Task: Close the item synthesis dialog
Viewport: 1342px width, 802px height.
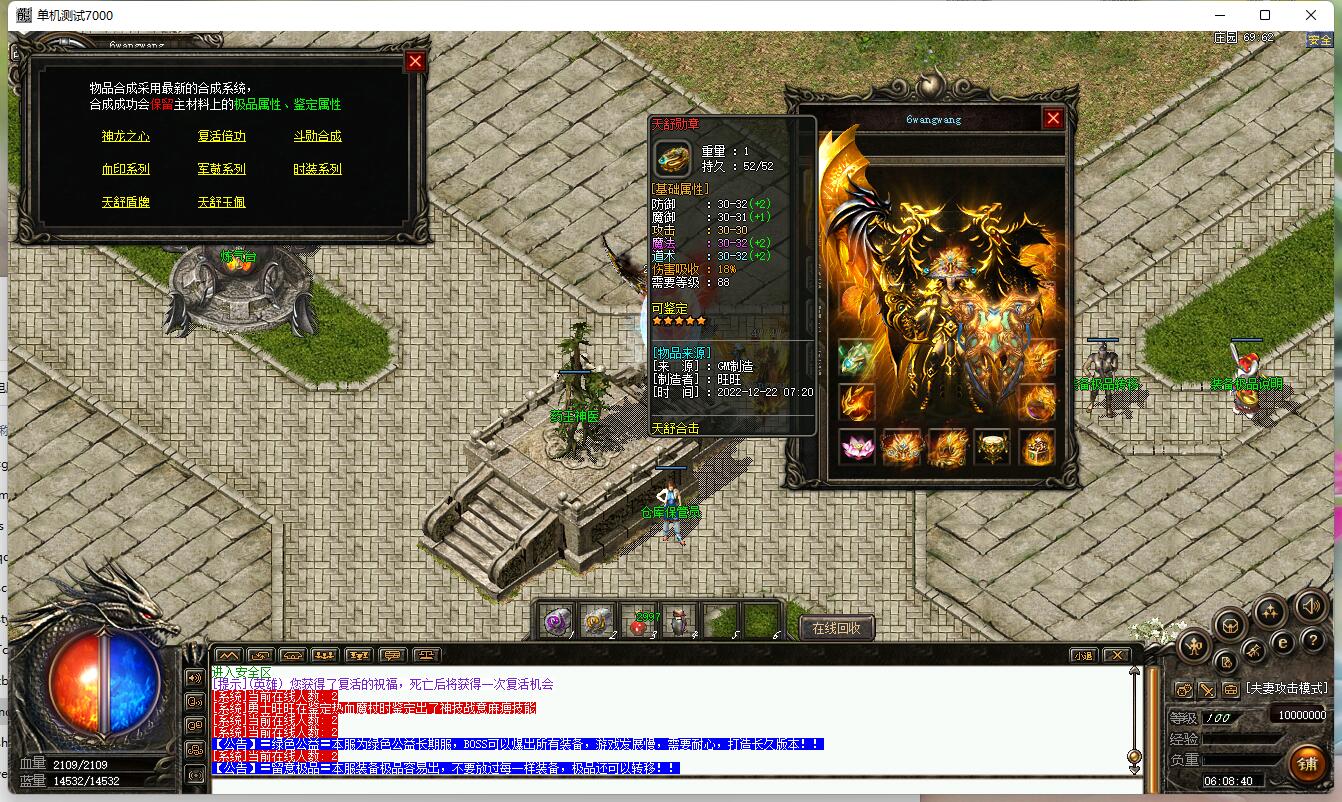Action: [416, 62]
